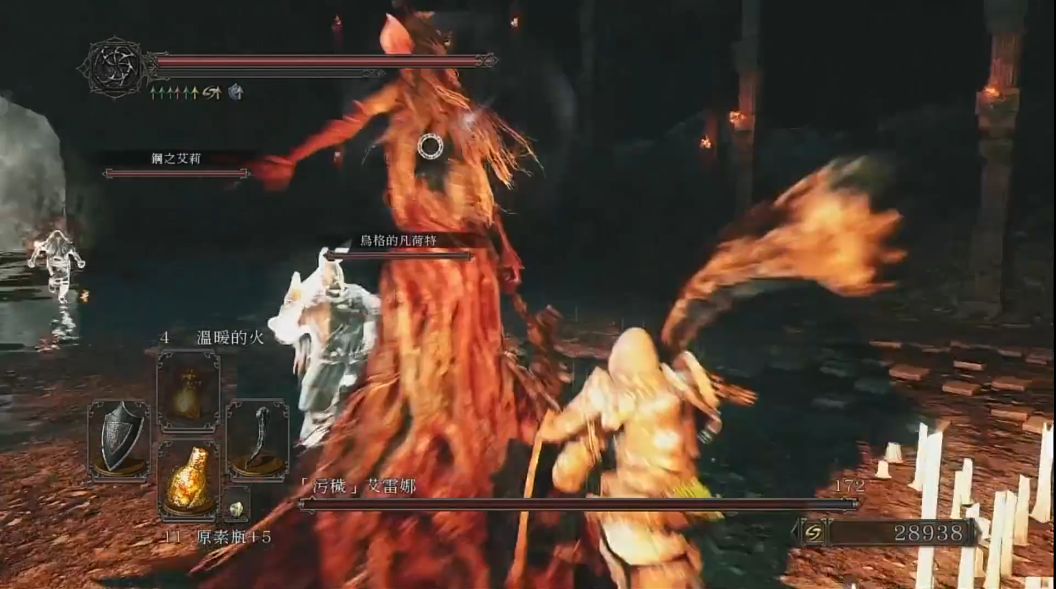Viewport: 1056px width, 589px height.
Task: Use the golden Estus Flask slot
Action: point(188,480)
